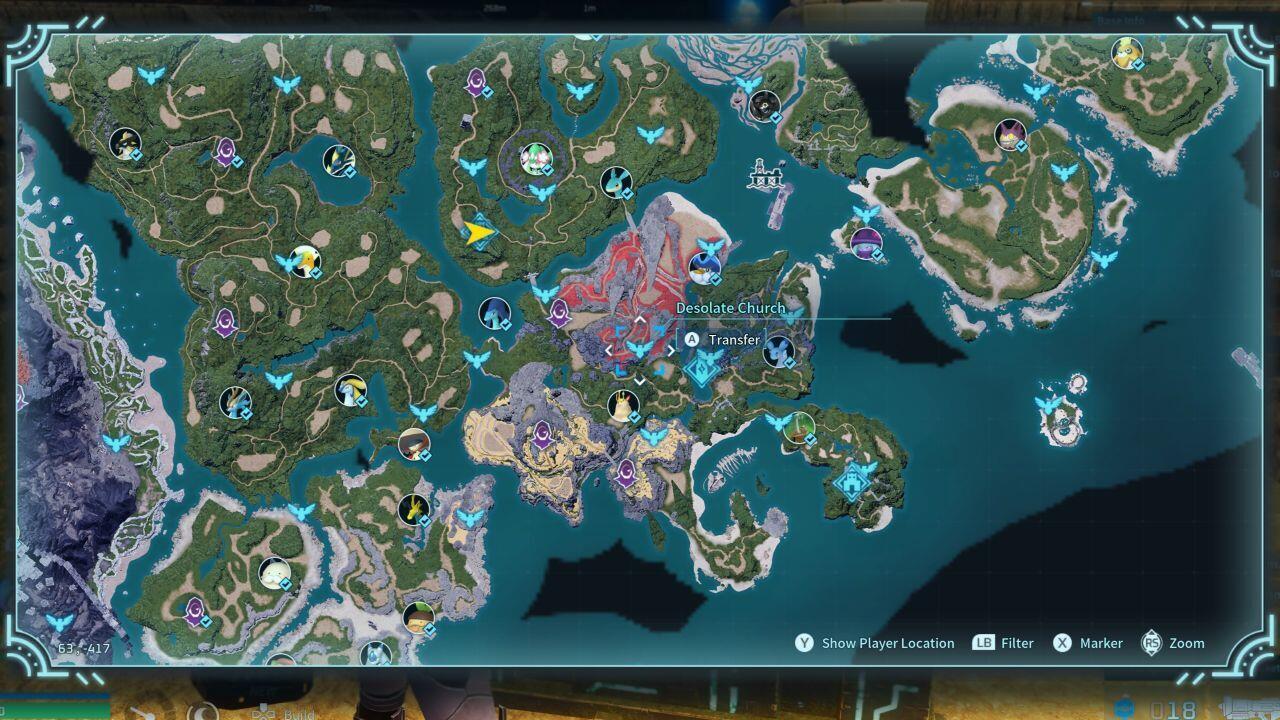The height and width of the screenshot is (720, 1280).
Task: Open the Filter options with LB
Action: point(1003,643)
